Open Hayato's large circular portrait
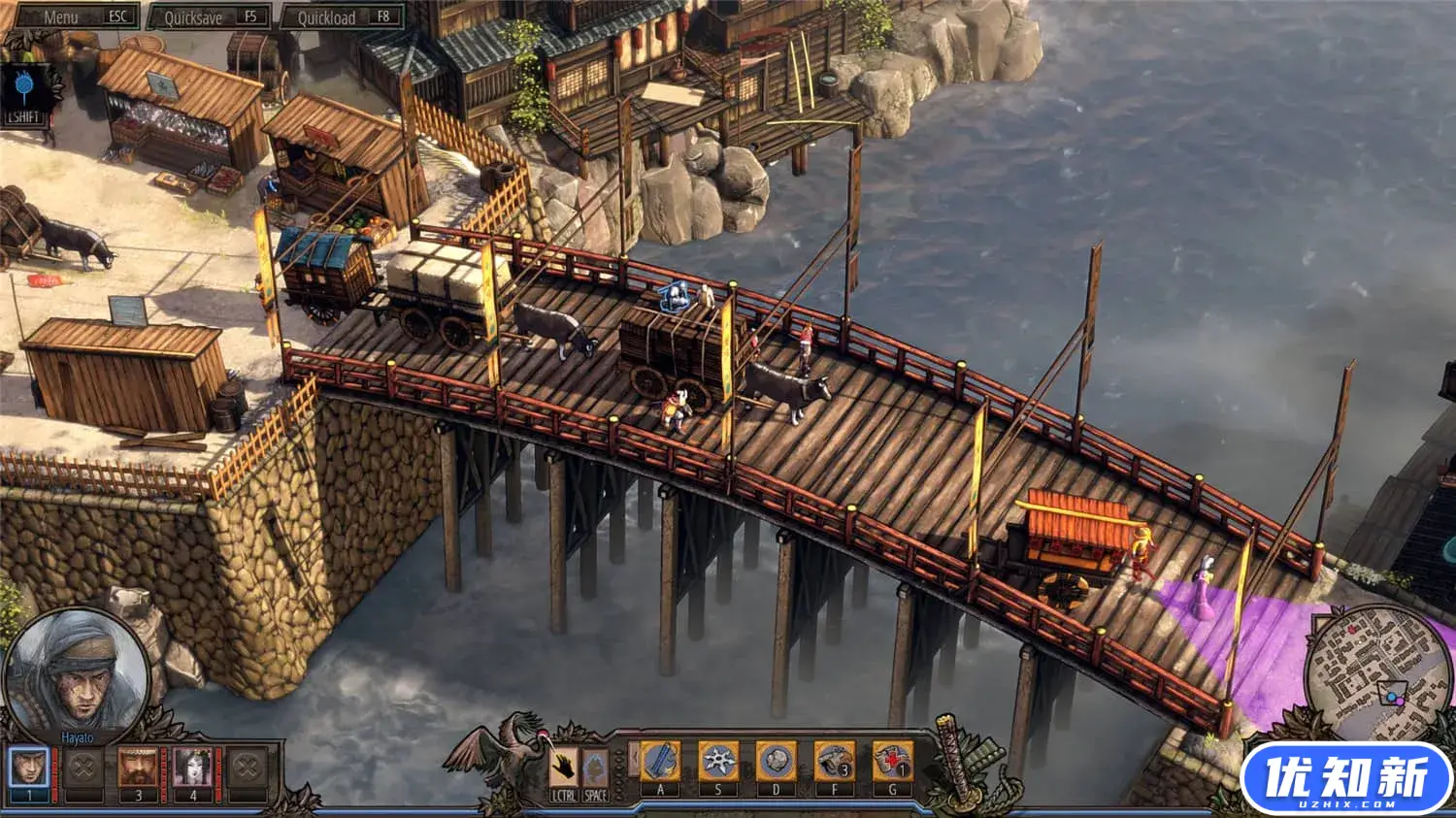 [x=76, y=668]
